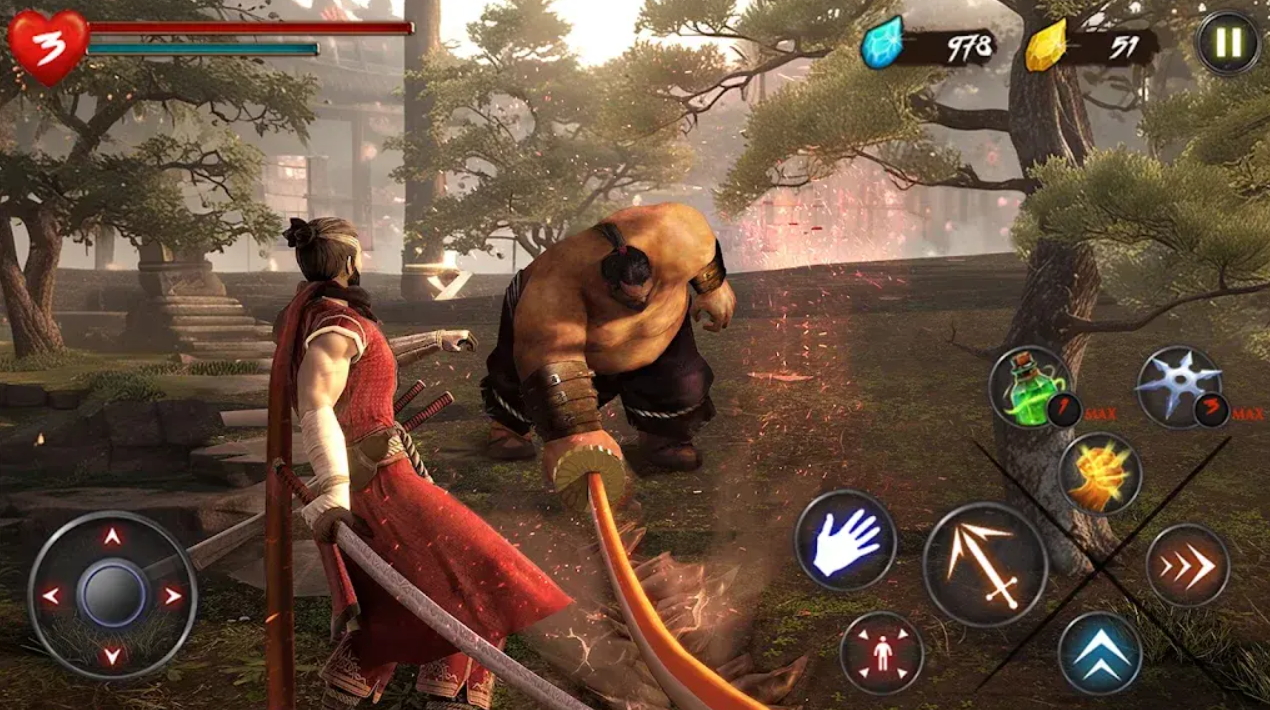Jump using the blue up-chevron button
The height and width of the screenshot is (710, 1270).
click(x=1100, y=653)
